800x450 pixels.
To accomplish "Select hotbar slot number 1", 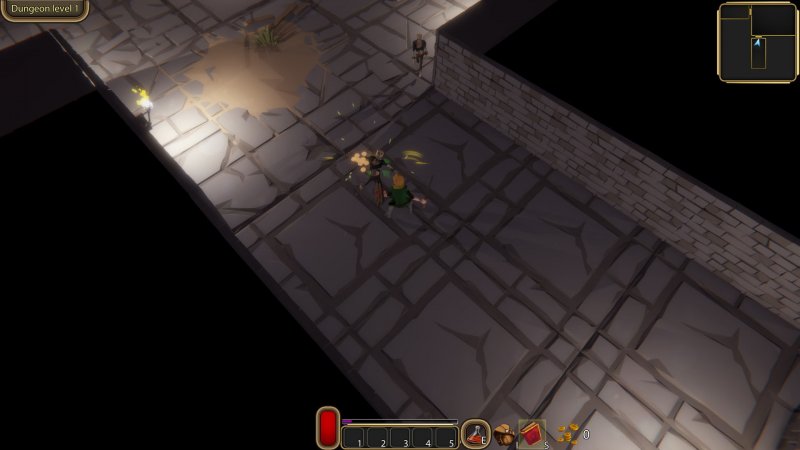I will 354,438.
